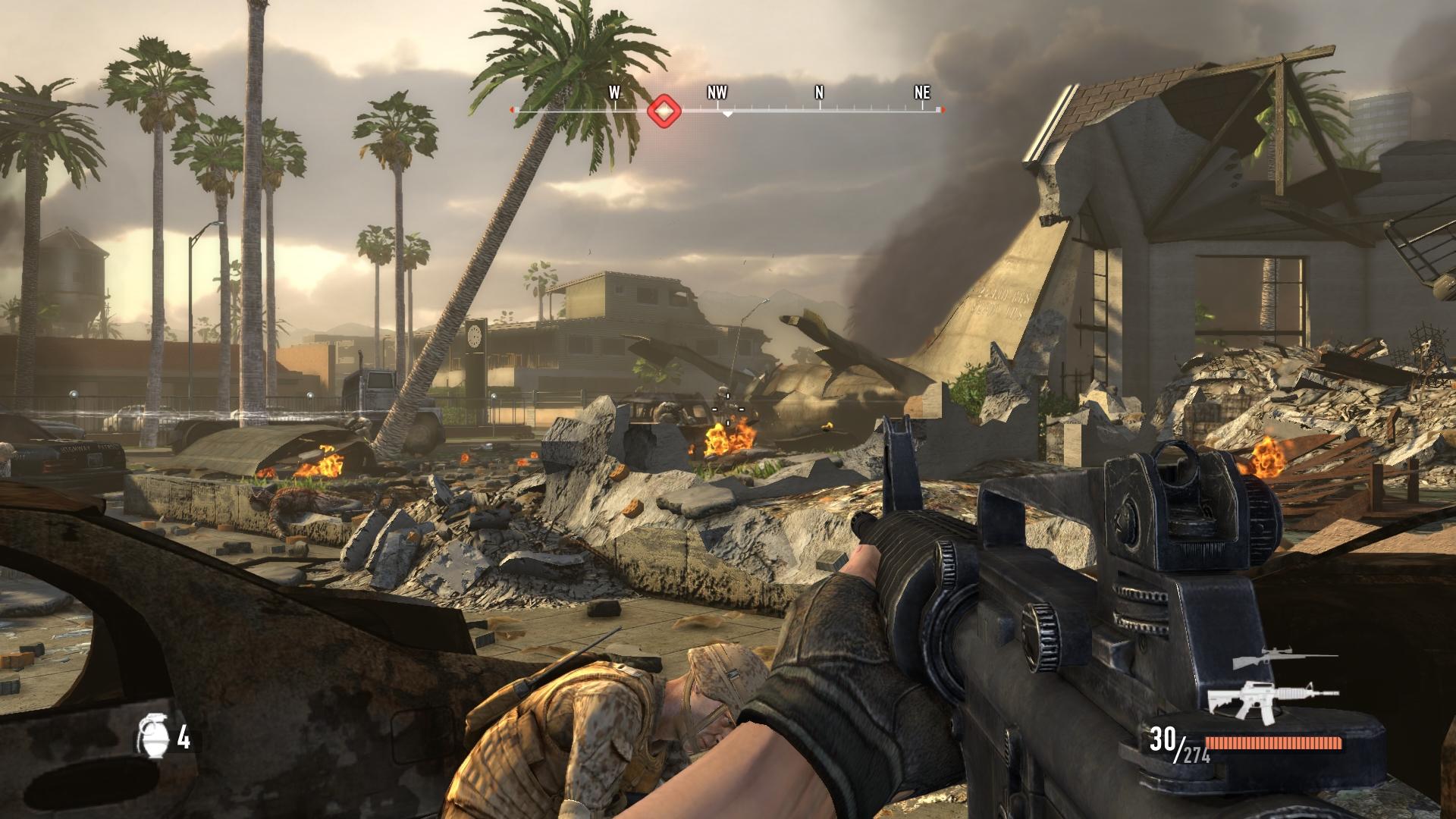Screen dimensions: 1456x819
Task: Click the red objective marker on compass
Action: [664, 111]
